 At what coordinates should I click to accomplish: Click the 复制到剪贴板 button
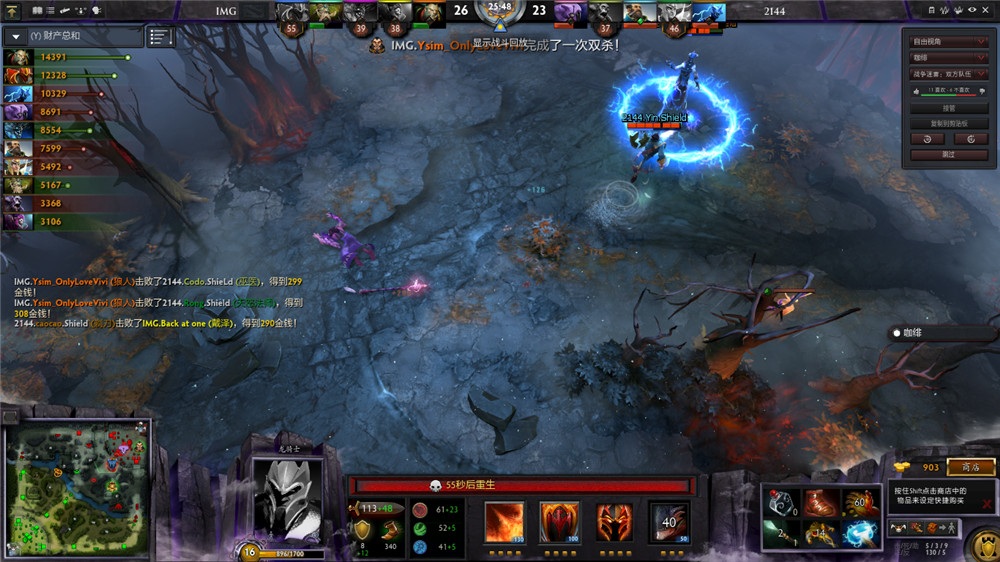(x=948, y=123)
